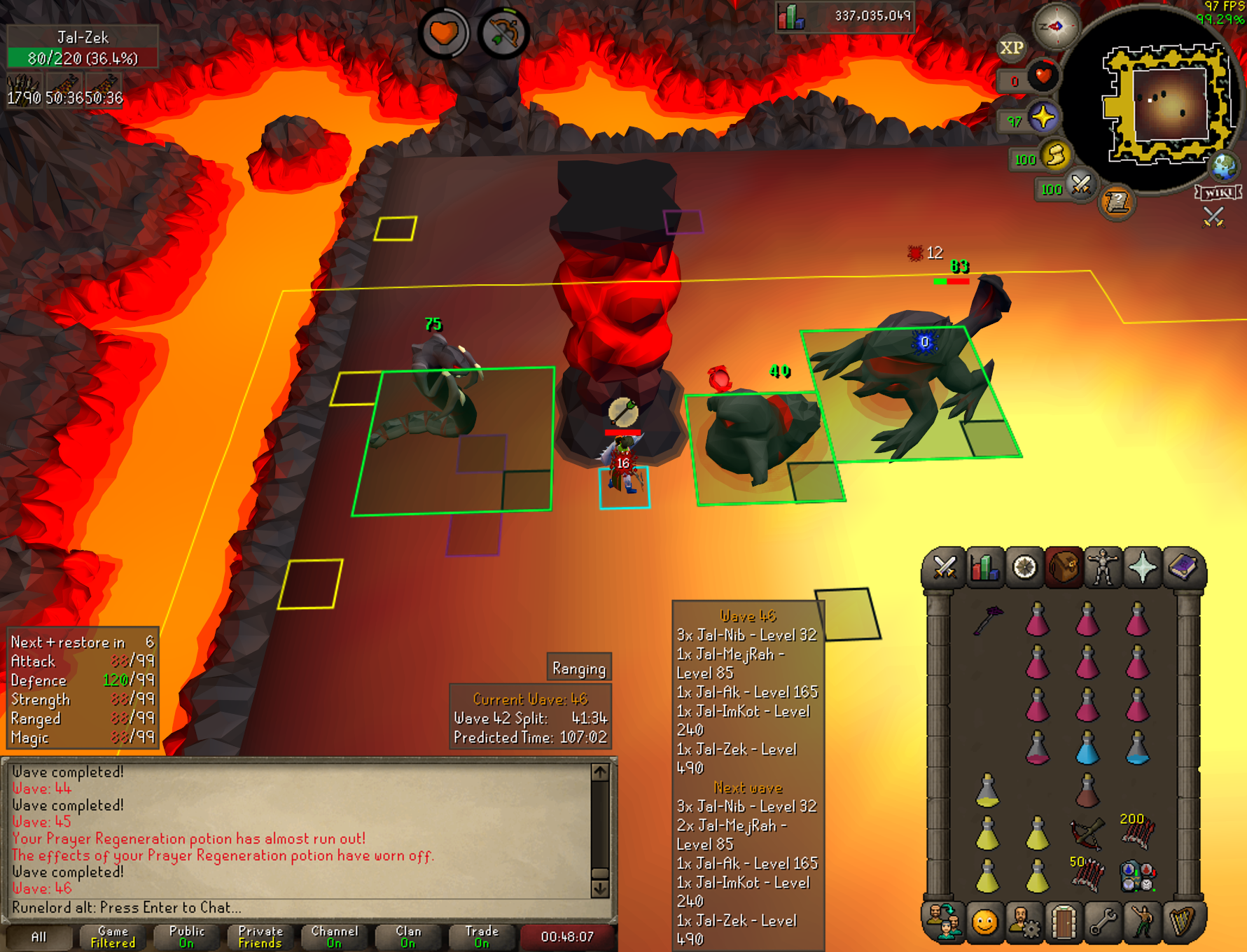Screen dimensions: 1247x952
Task: Select the rune pouch item
Action: click(x=1137, y=876)
